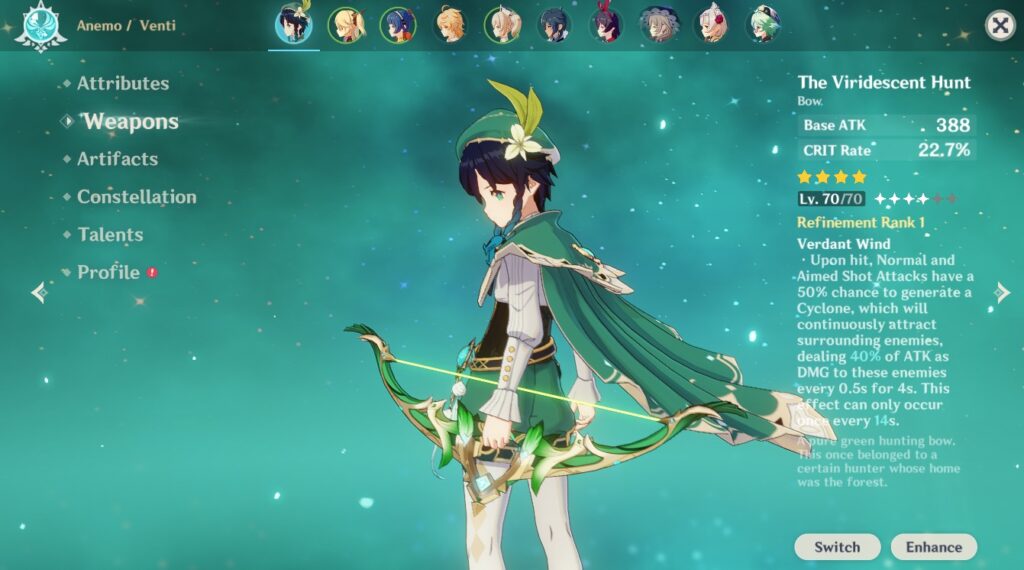This screenshot has height=570, width=1024.
Task: Select Venti's highlighted portrait
Action: pos(294,25)
